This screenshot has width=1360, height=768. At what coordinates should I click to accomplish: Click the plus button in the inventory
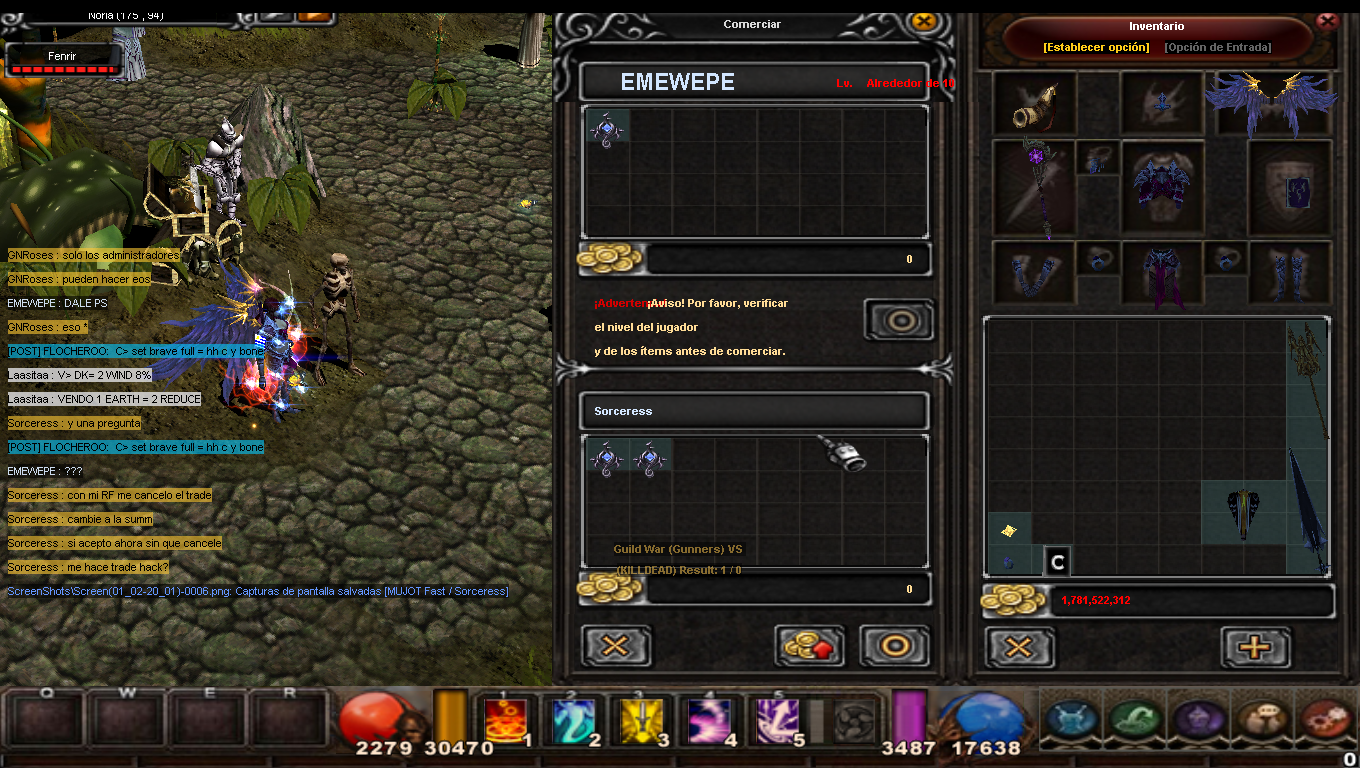coord(1255,647)
